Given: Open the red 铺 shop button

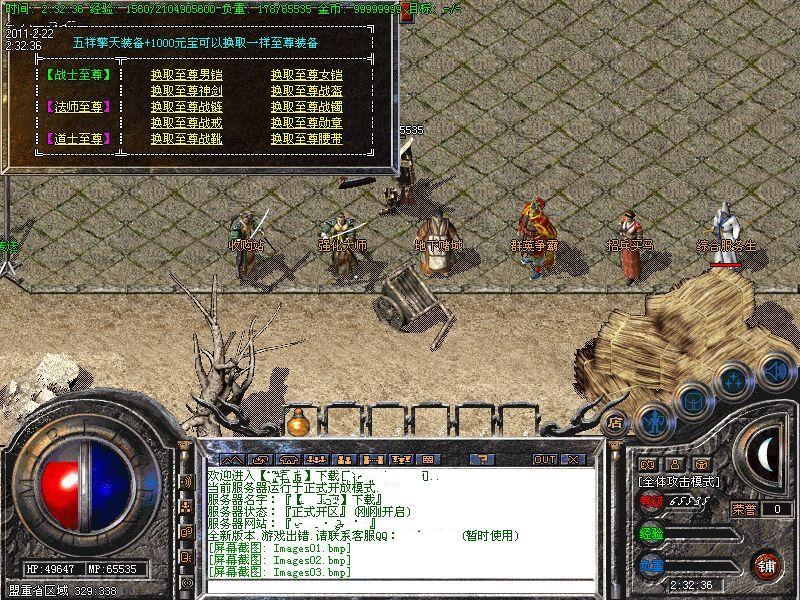Looking at the screenshot, I should click(x=768, y=565).
